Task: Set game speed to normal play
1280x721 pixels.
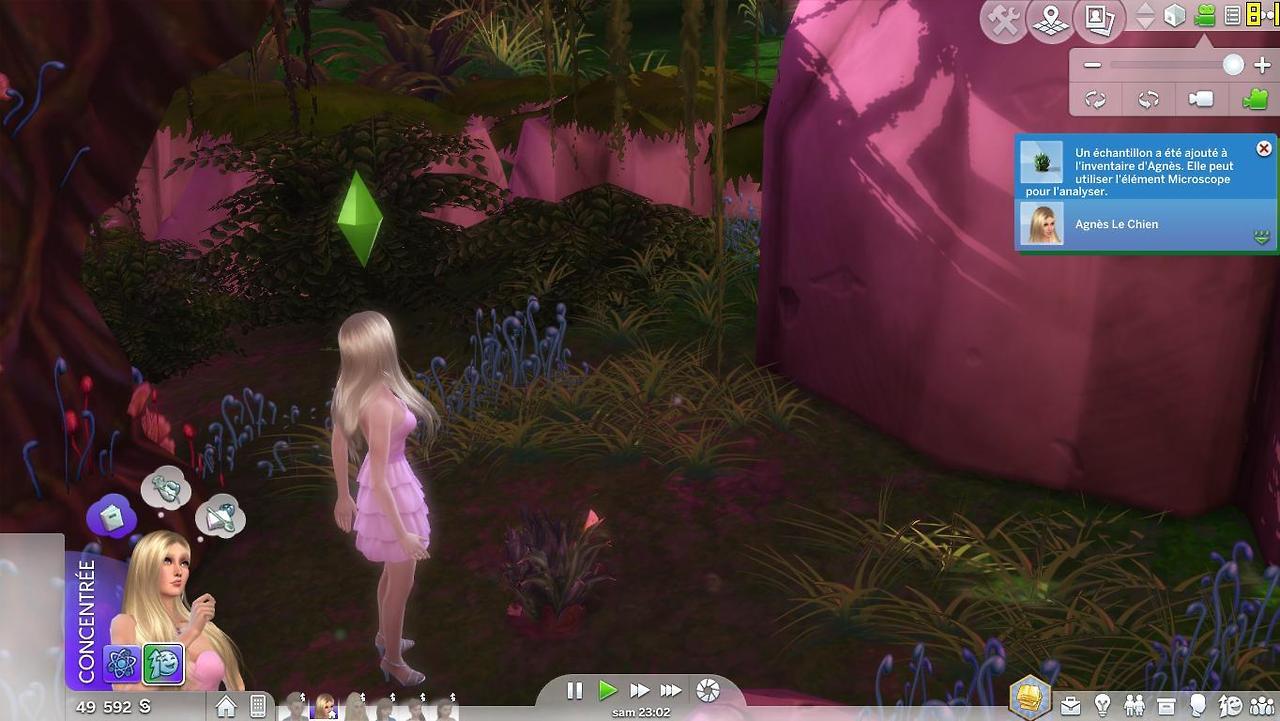Action: click(607, 690)
